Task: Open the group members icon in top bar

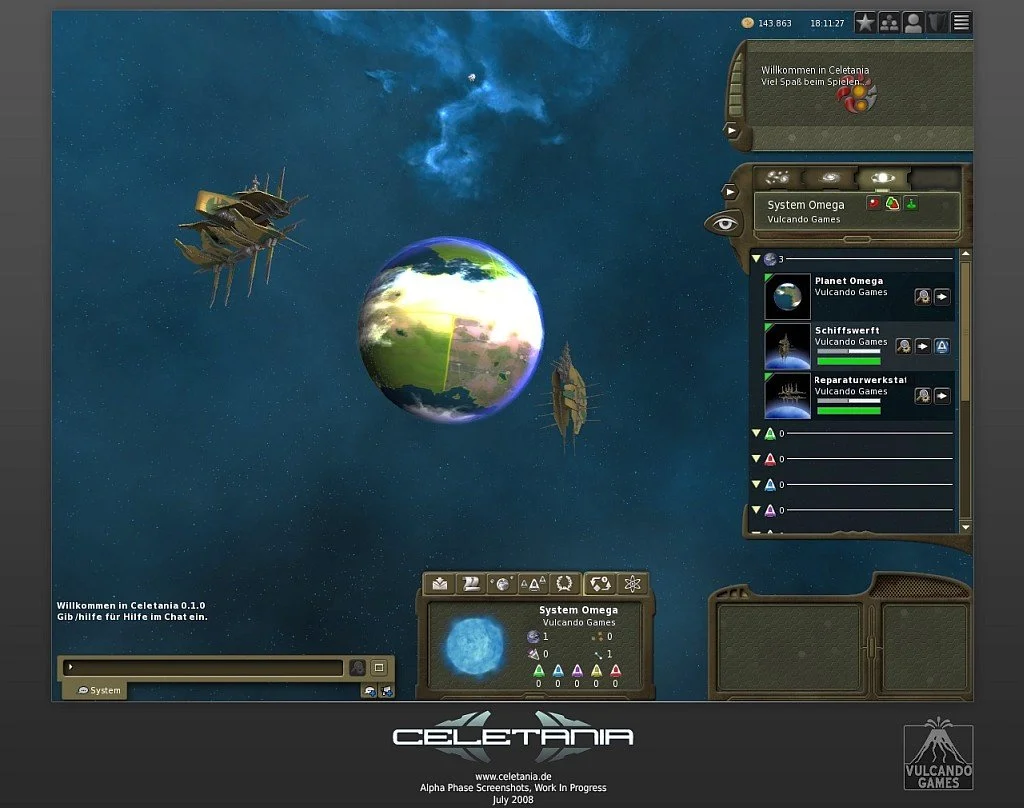Action: [889, 23]
